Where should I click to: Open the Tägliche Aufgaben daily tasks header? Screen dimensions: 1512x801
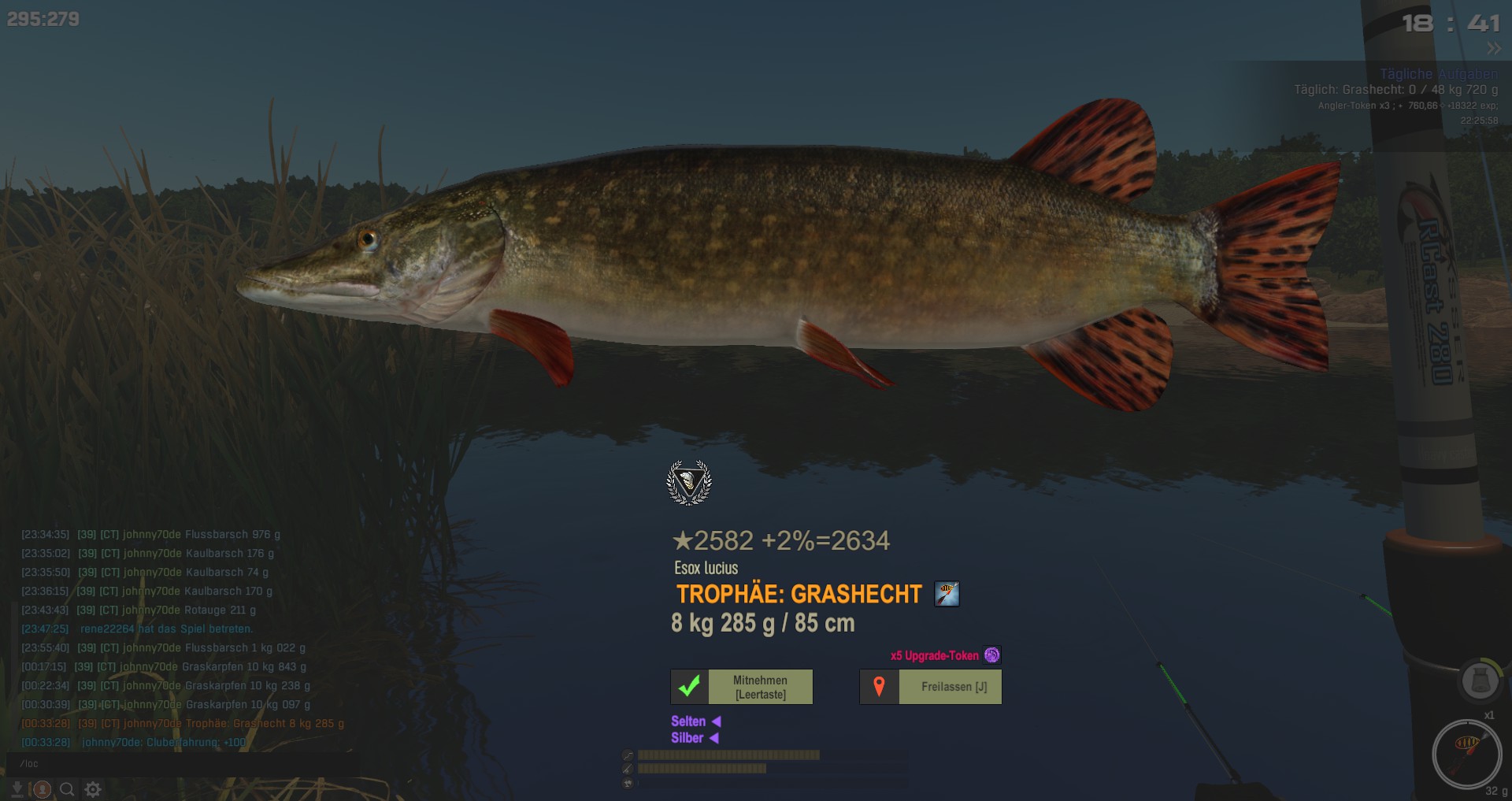(x=1438, y=74)
